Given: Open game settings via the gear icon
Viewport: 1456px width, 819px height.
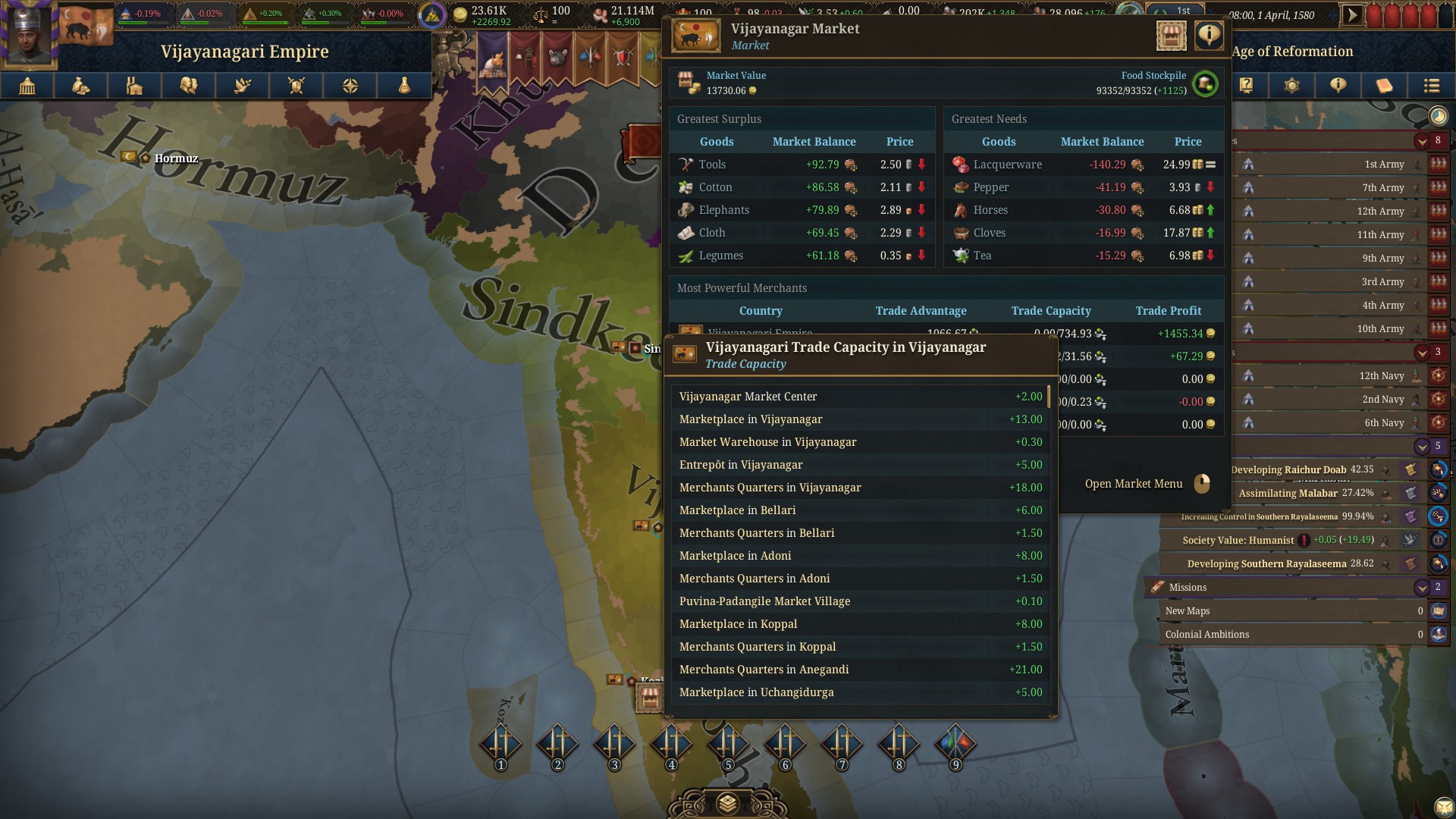Looking at the screenshot, I should tap(1292, 86).
